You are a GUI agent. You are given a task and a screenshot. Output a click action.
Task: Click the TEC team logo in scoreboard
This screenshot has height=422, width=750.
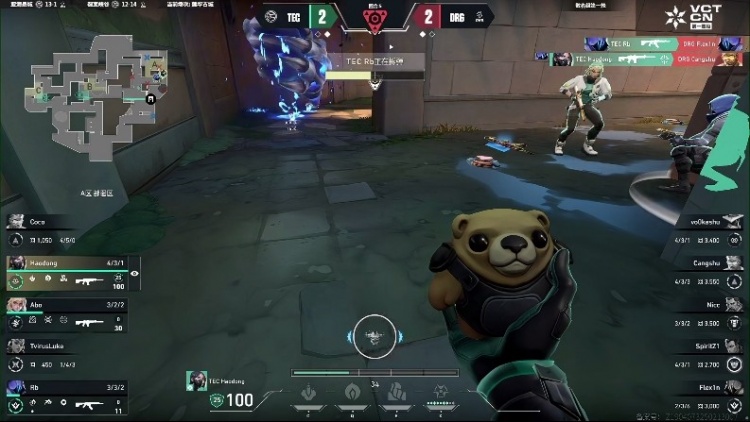coord(273,17)
